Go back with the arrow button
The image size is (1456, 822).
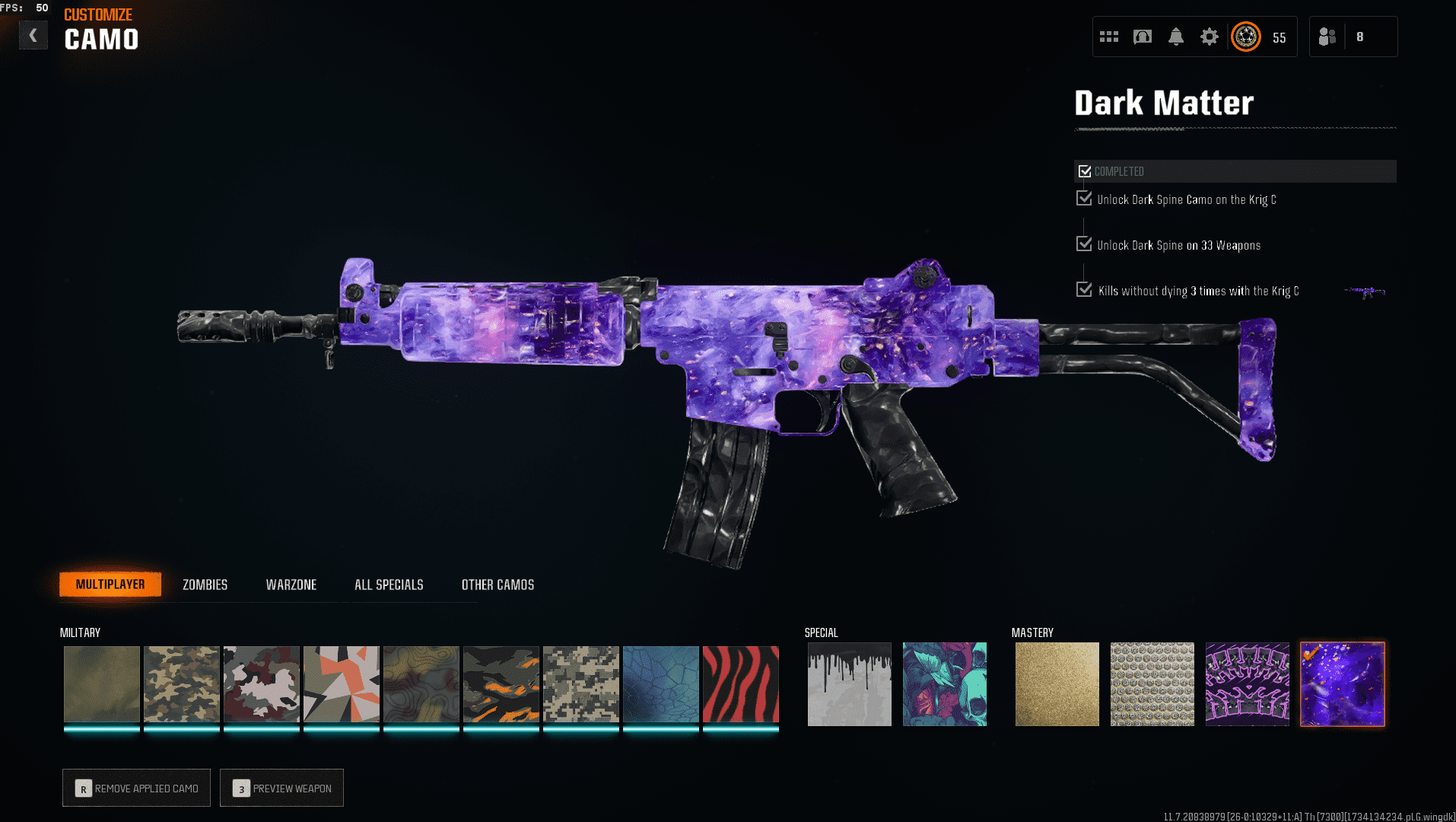pos(33,35)
